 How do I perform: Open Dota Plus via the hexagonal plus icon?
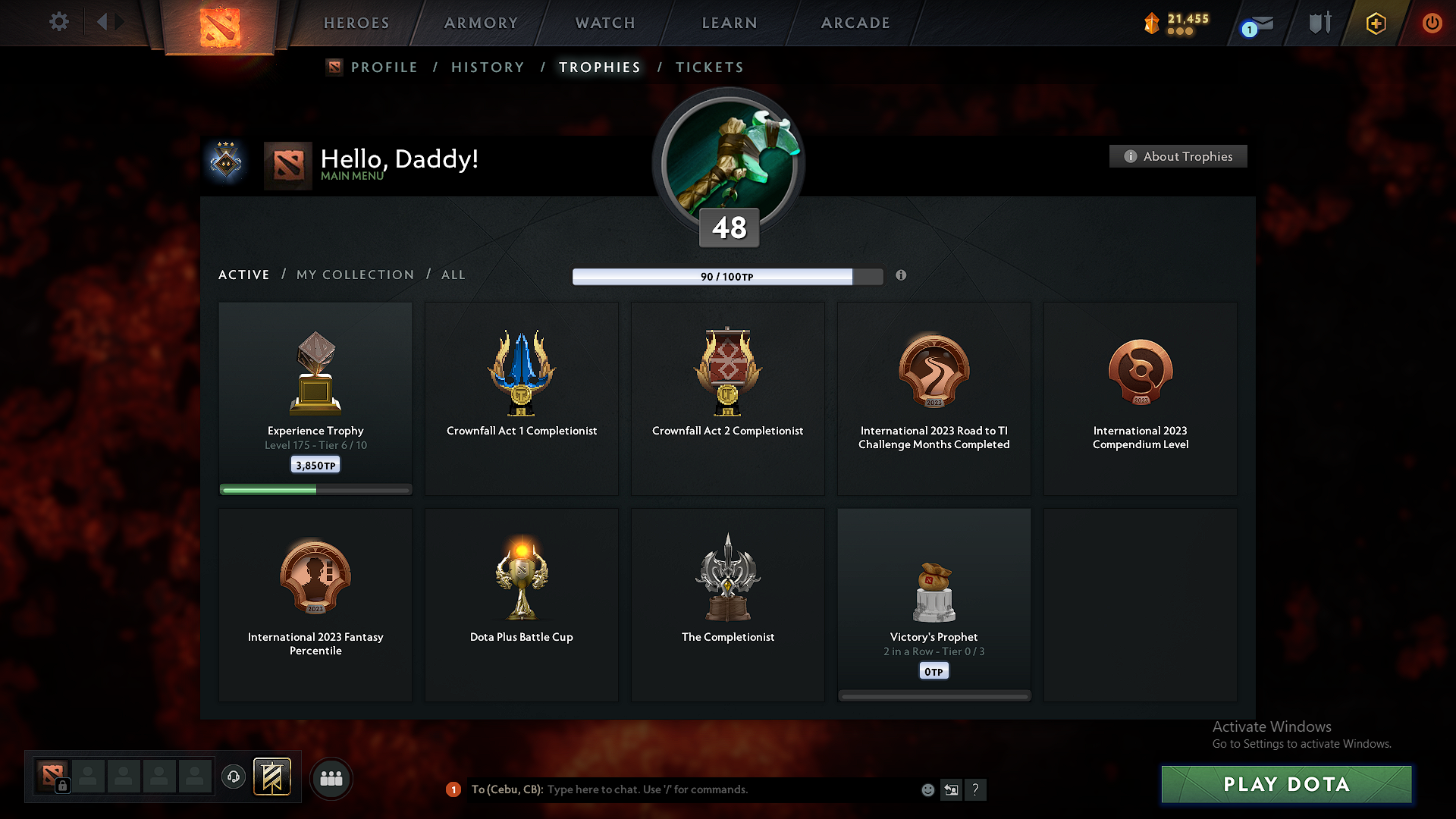[1375, 23]
